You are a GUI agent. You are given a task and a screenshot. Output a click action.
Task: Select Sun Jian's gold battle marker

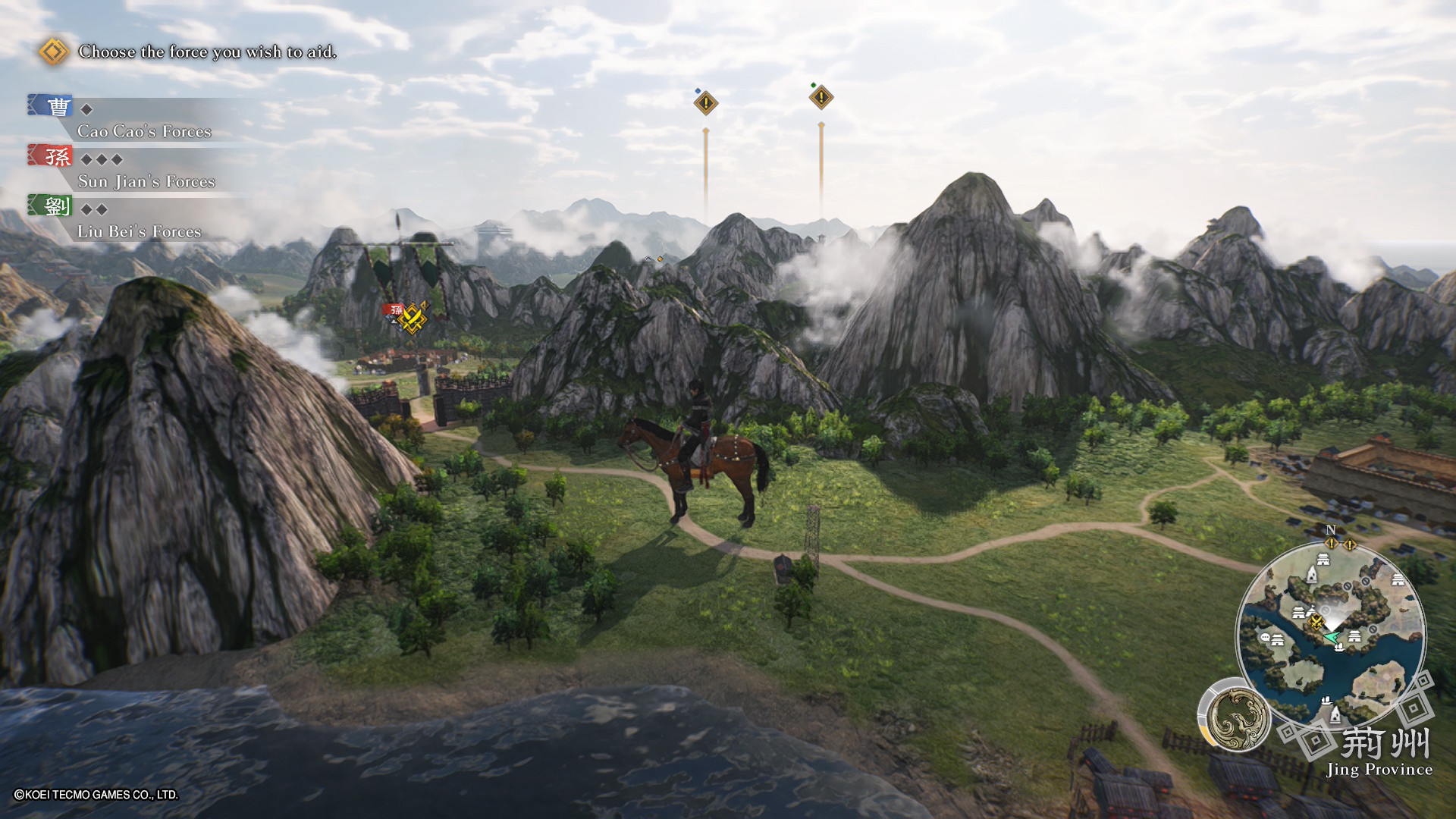(412, 318)
